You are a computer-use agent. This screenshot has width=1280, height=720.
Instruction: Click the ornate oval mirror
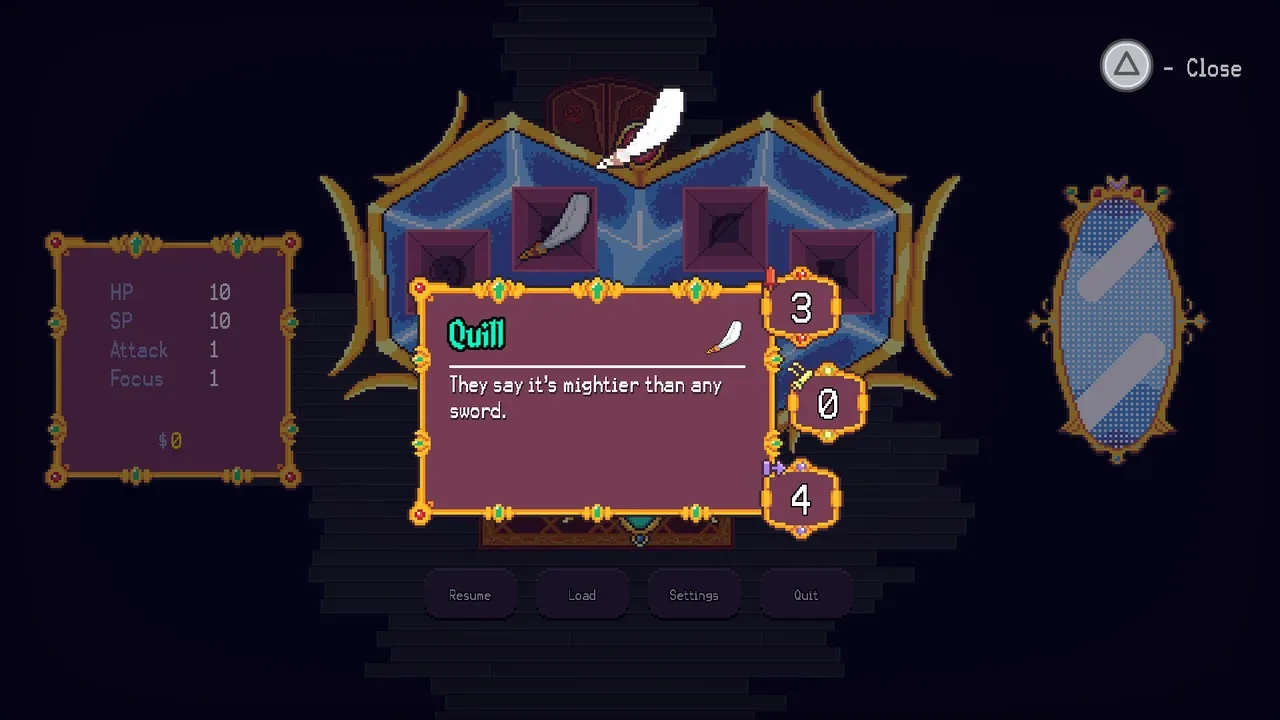point(1117,320)
